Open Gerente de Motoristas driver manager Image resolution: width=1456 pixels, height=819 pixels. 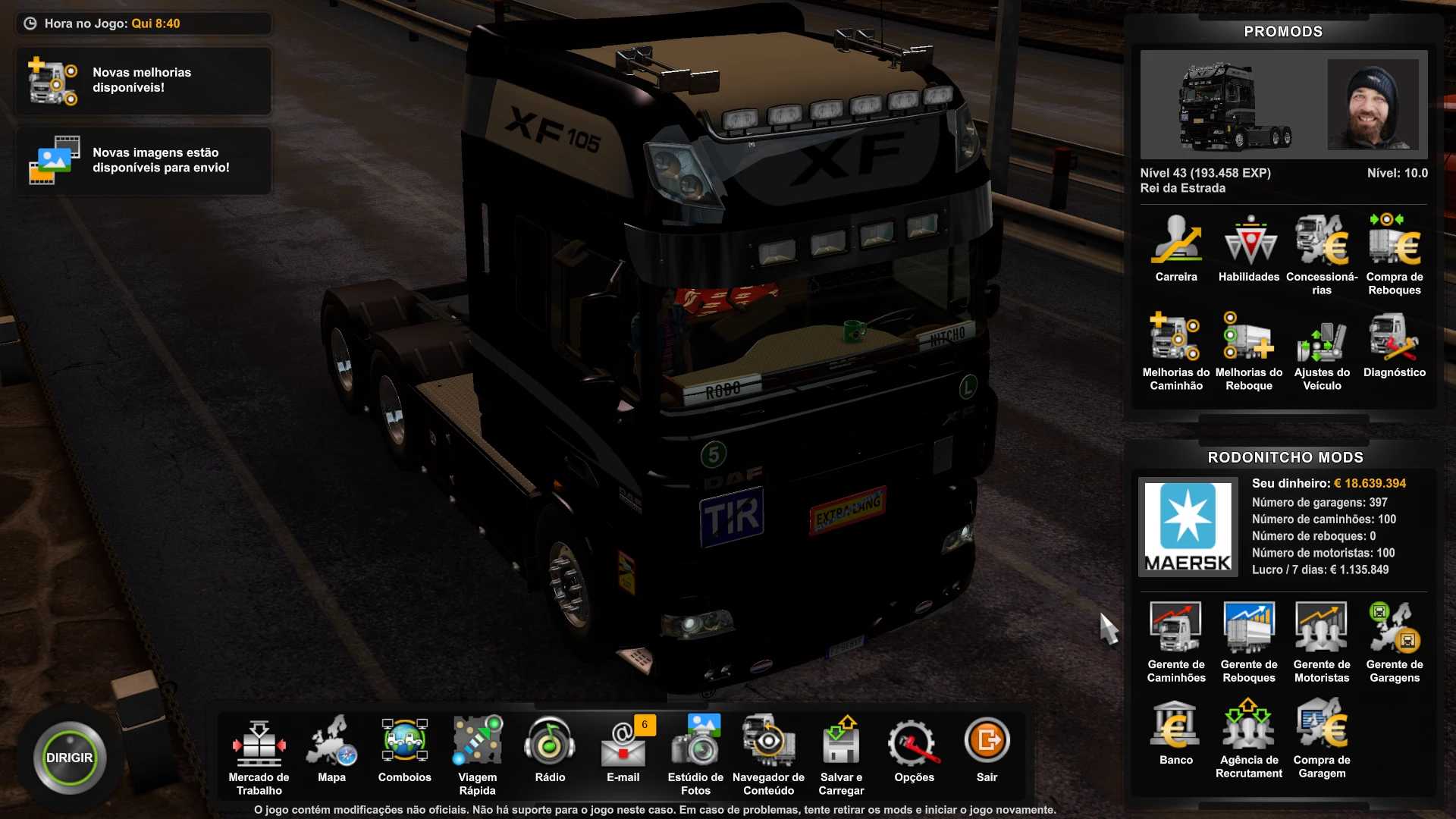pyautogui.click(x=1322, y=642)
